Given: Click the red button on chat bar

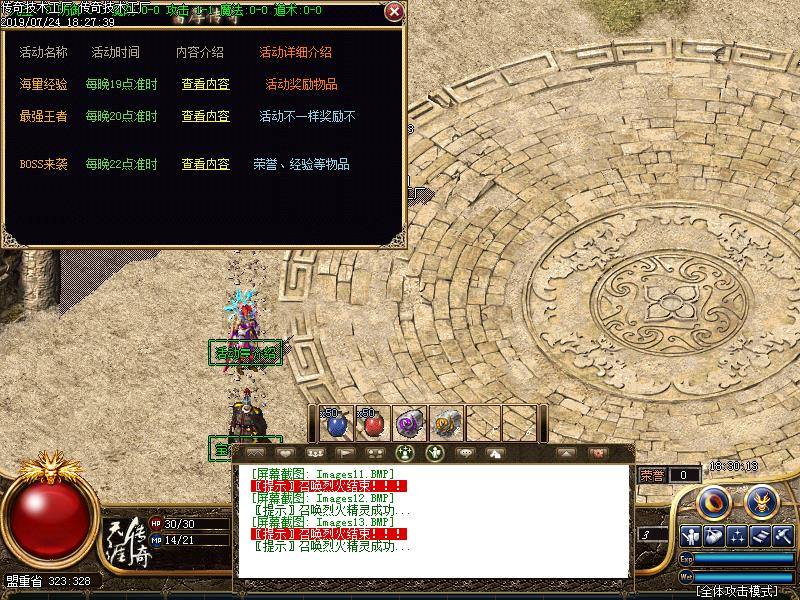Looking at the screenshot, I should (x=599, y=453).
